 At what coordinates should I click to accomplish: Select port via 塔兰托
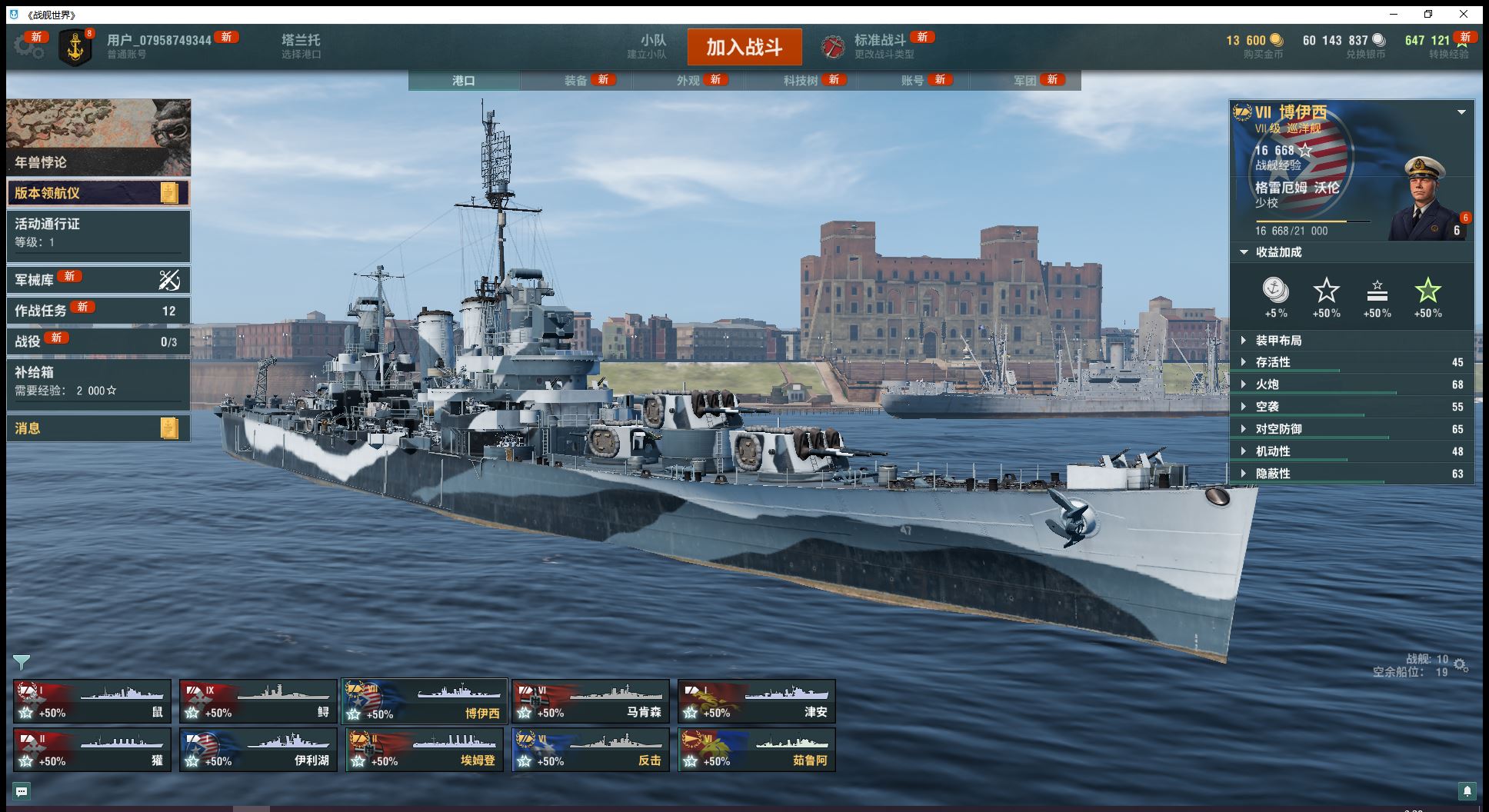[301, 46]
